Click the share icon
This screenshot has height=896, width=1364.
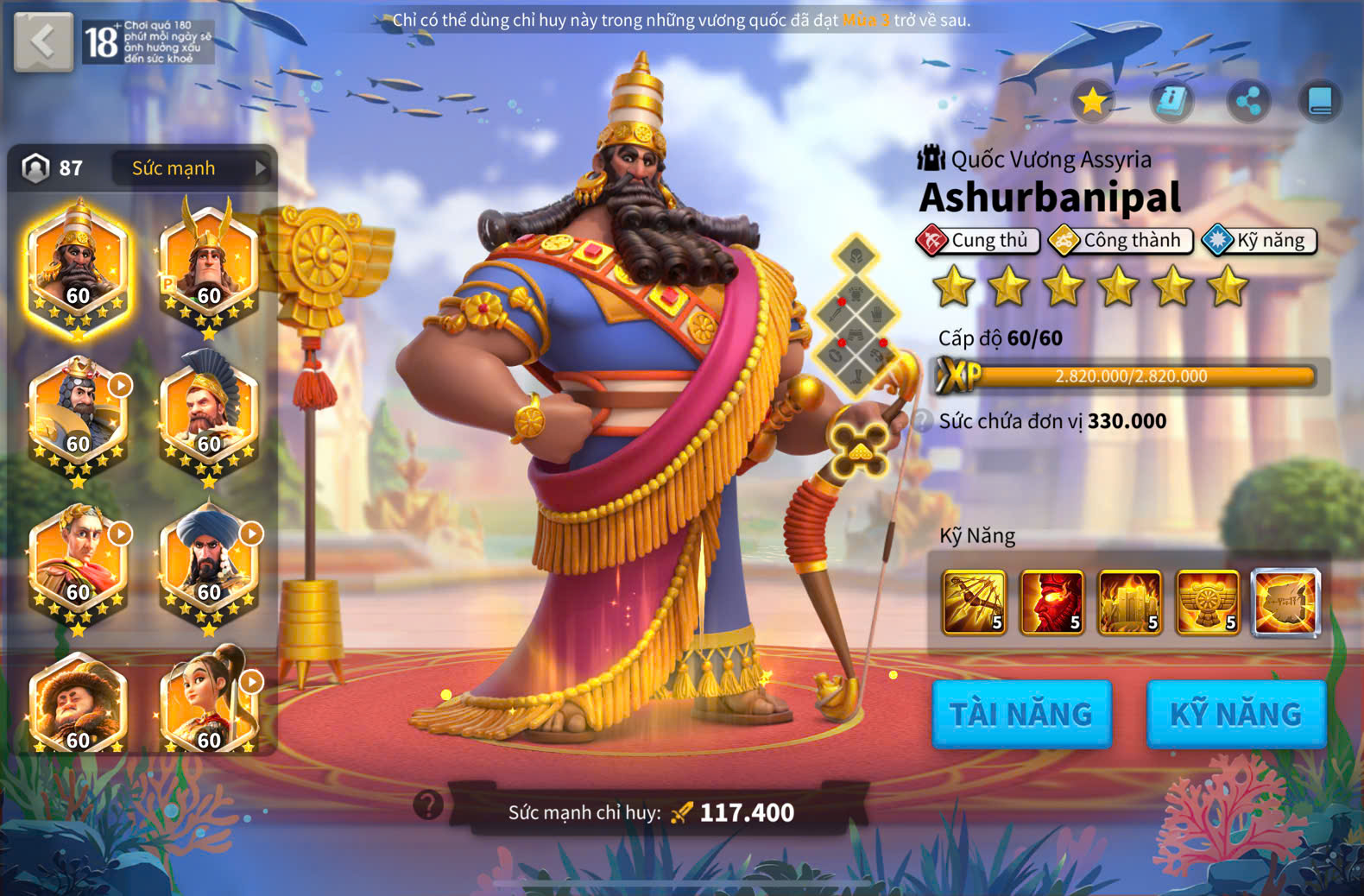pyautogui.click(x=1248, y=101)
